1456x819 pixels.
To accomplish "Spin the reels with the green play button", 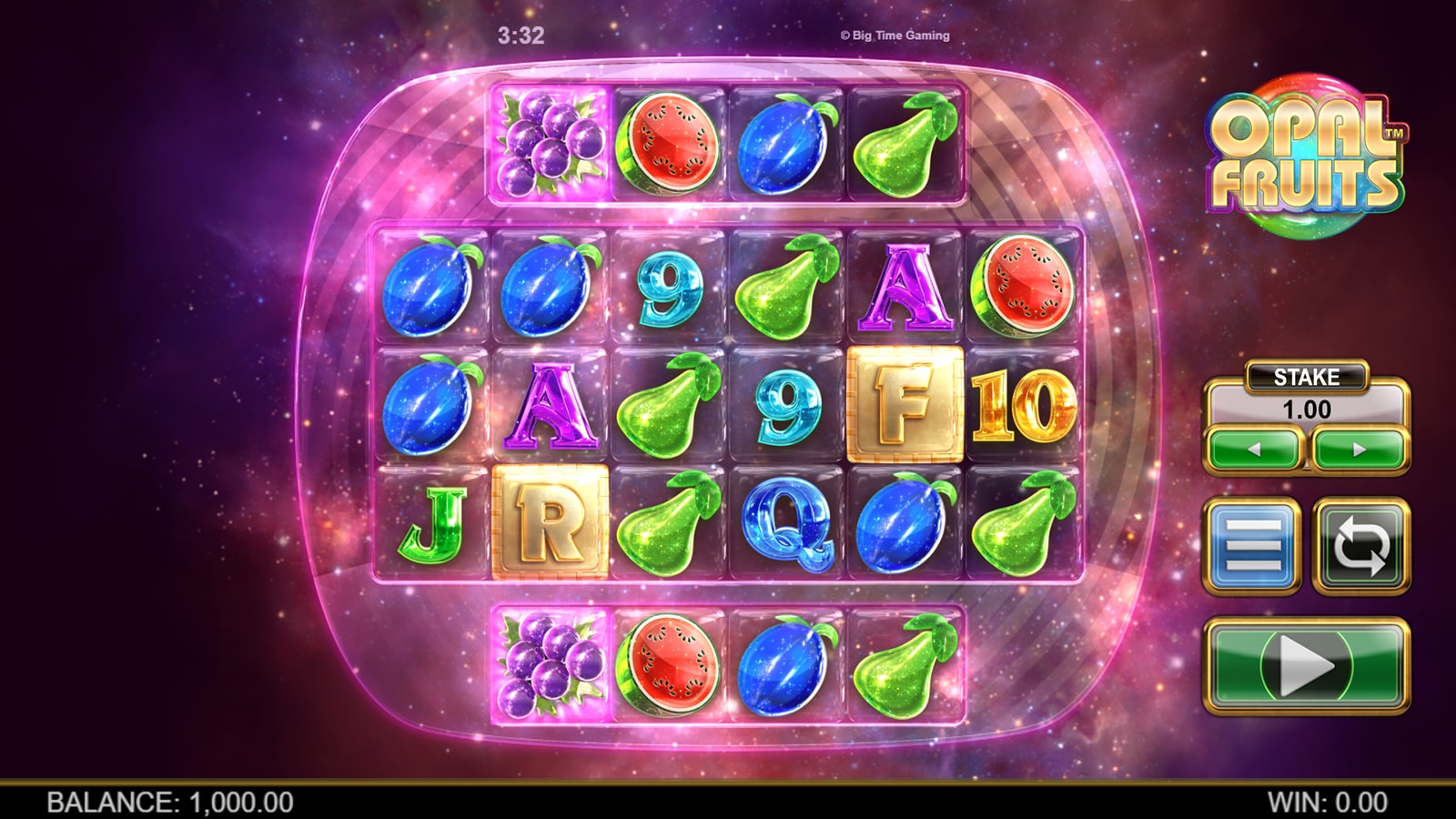I will 1307,665.
